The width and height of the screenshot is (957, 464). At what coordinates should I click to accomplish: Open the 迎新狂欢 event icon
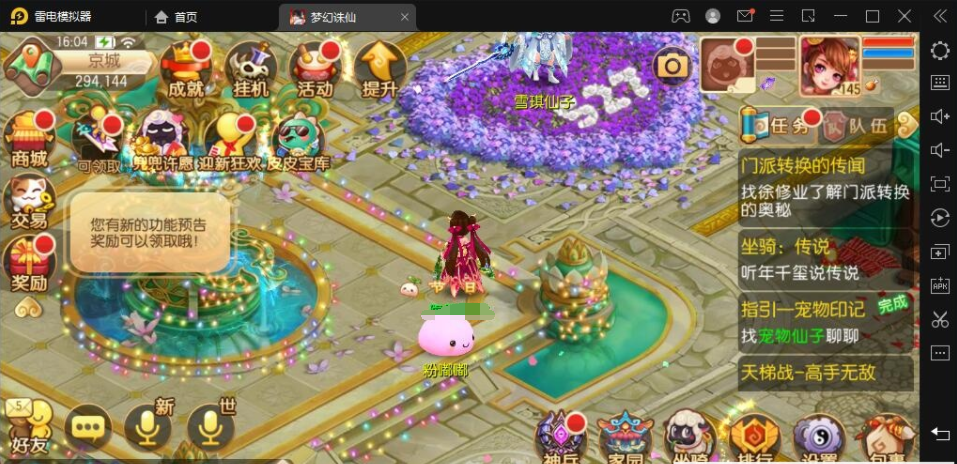[232, 141]
